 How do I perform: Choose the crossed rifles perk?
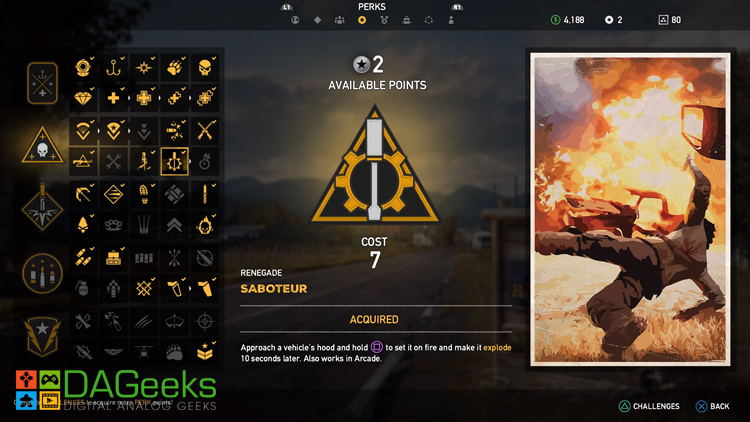205,130
